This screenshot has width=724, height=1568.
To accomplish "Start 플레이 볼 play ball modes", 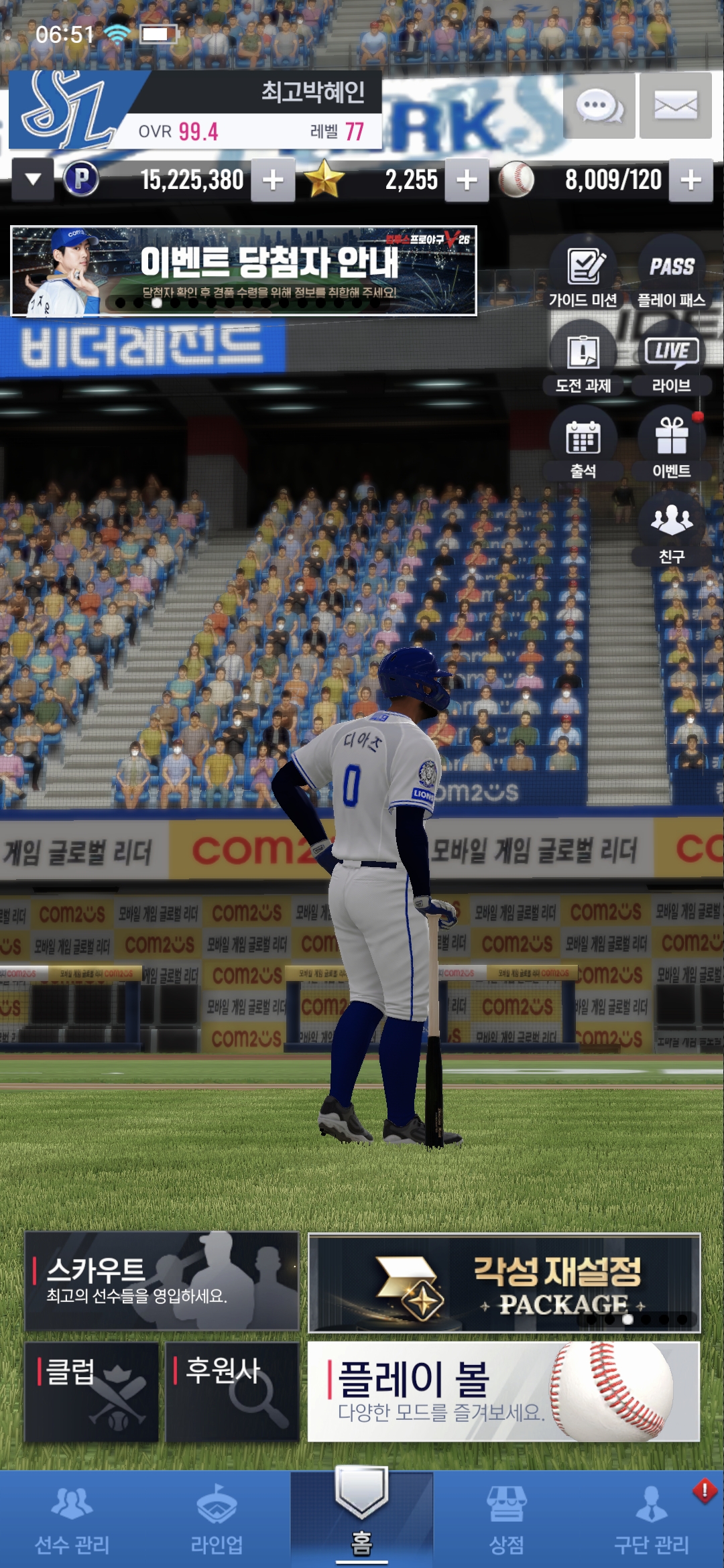I will tap(503, 1391).
